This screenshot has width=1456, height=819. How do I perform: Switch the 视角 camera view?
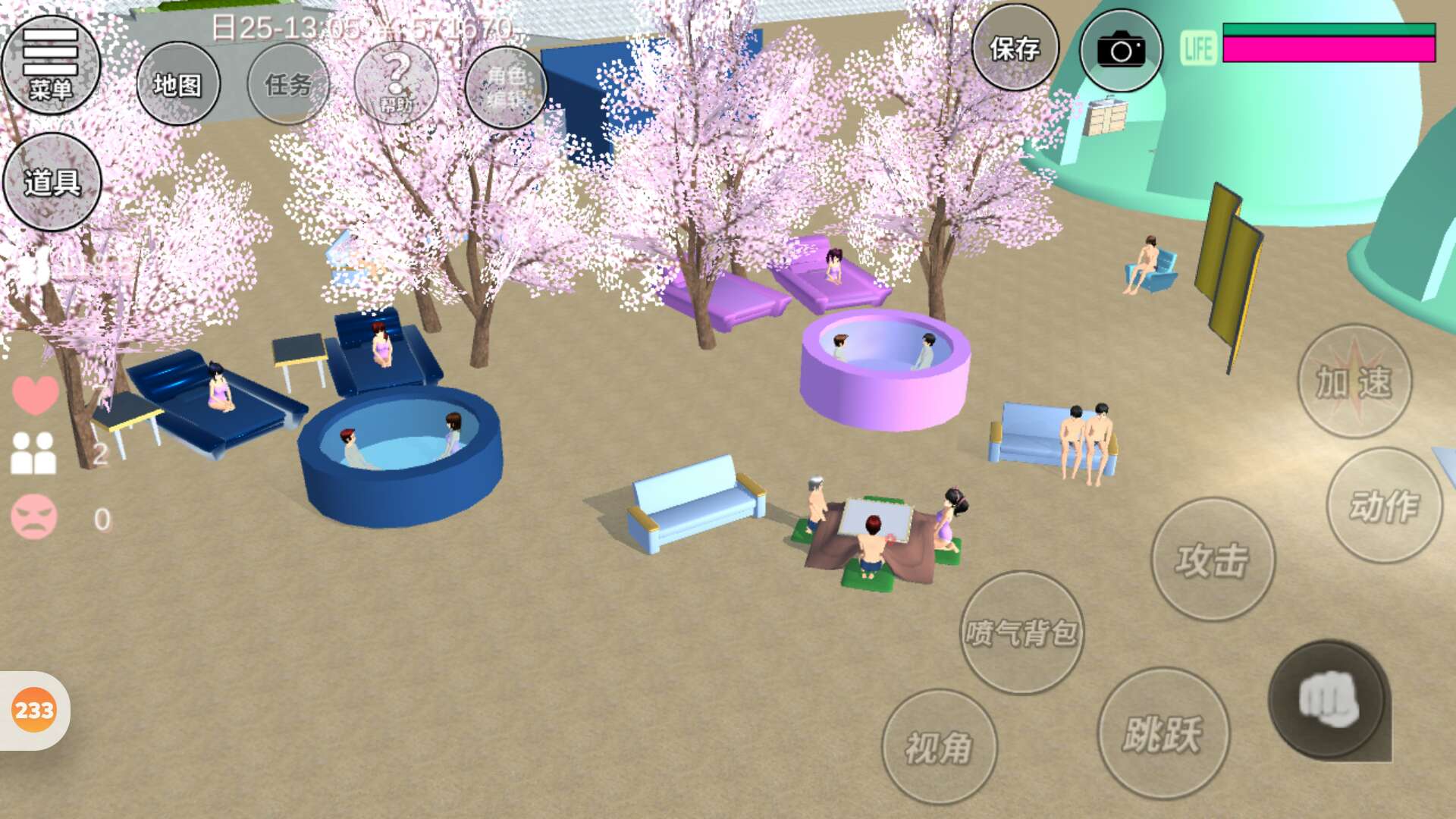click(x=939, y=747)
